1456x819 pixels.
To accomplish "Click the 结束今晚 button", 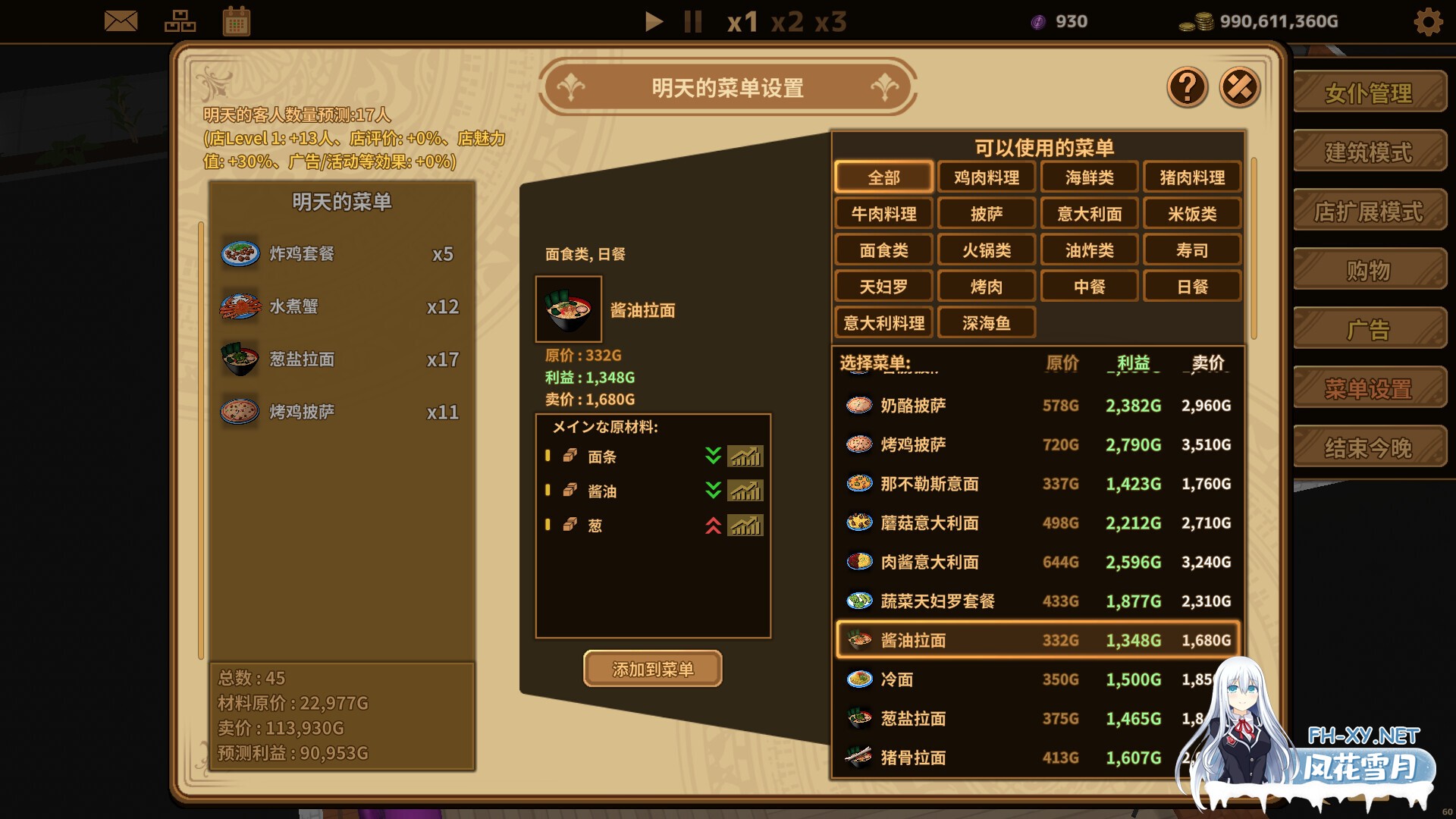I will point(1370,448).
